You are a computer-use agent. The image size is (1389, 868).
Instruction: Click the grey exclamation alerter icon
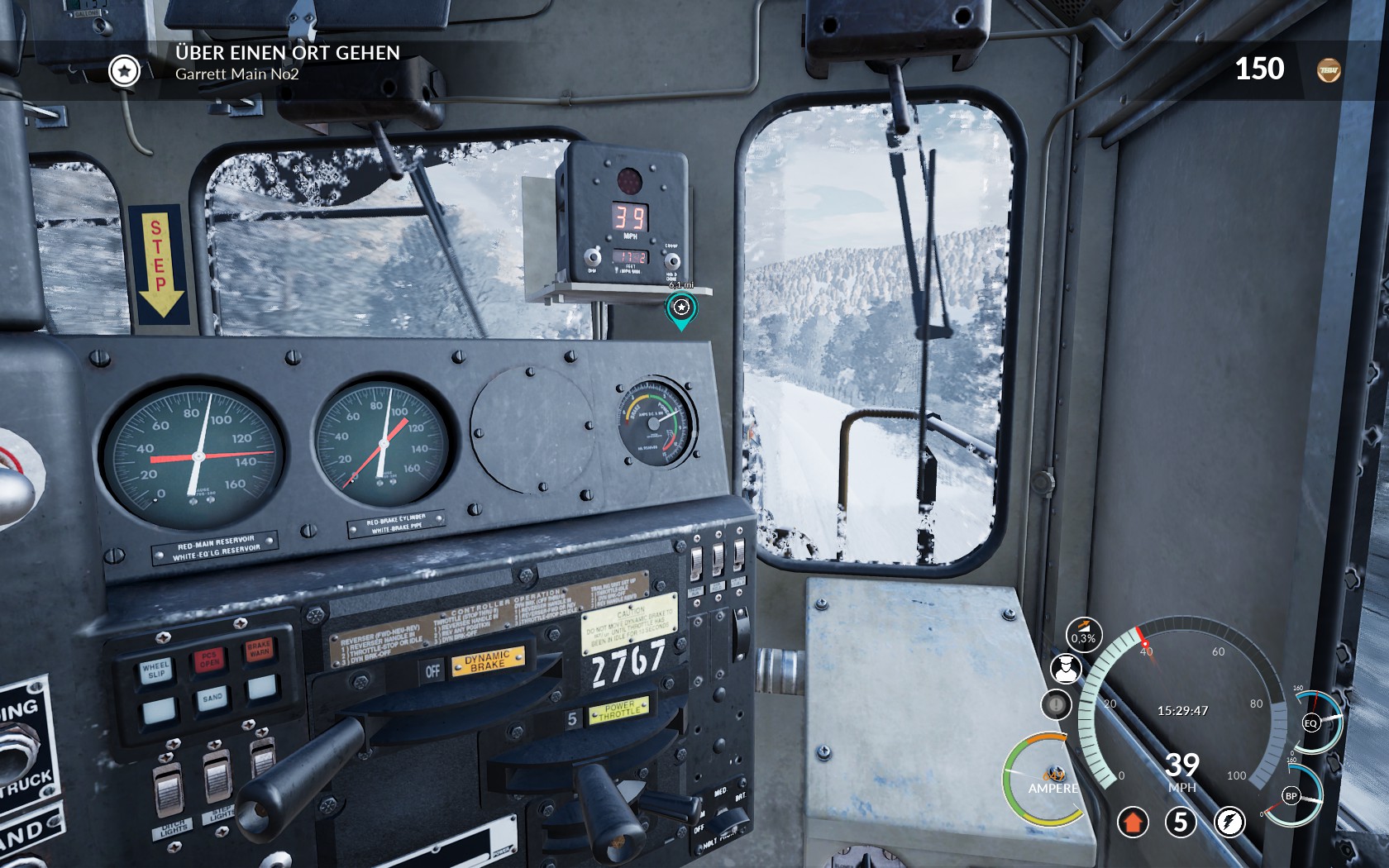(x=1056, y=705)
